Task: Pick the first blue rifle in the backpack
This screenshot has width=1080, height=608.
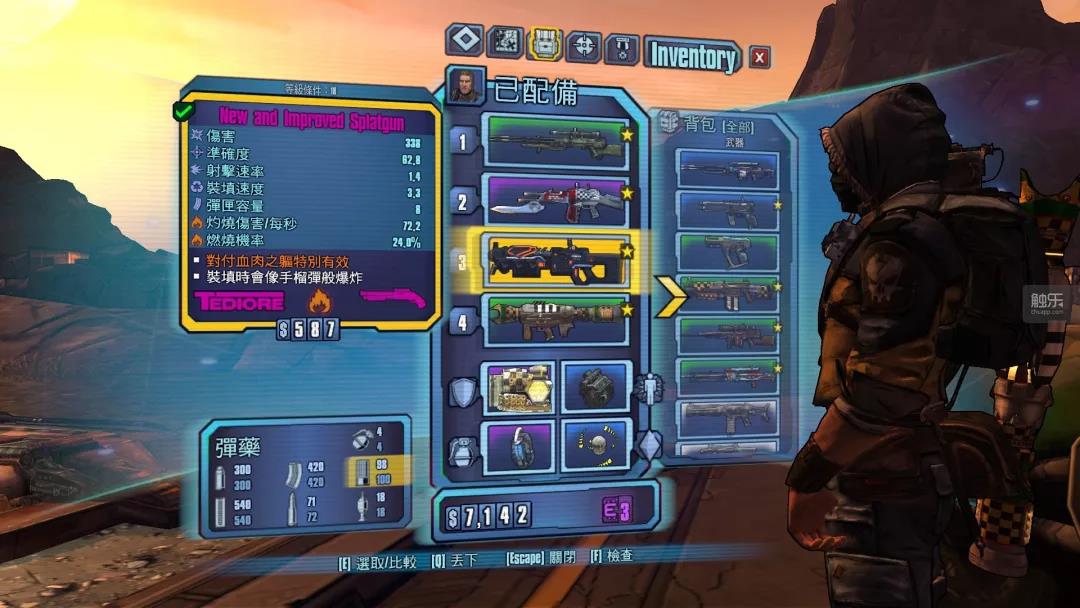Action: click(x=726, y=169)
